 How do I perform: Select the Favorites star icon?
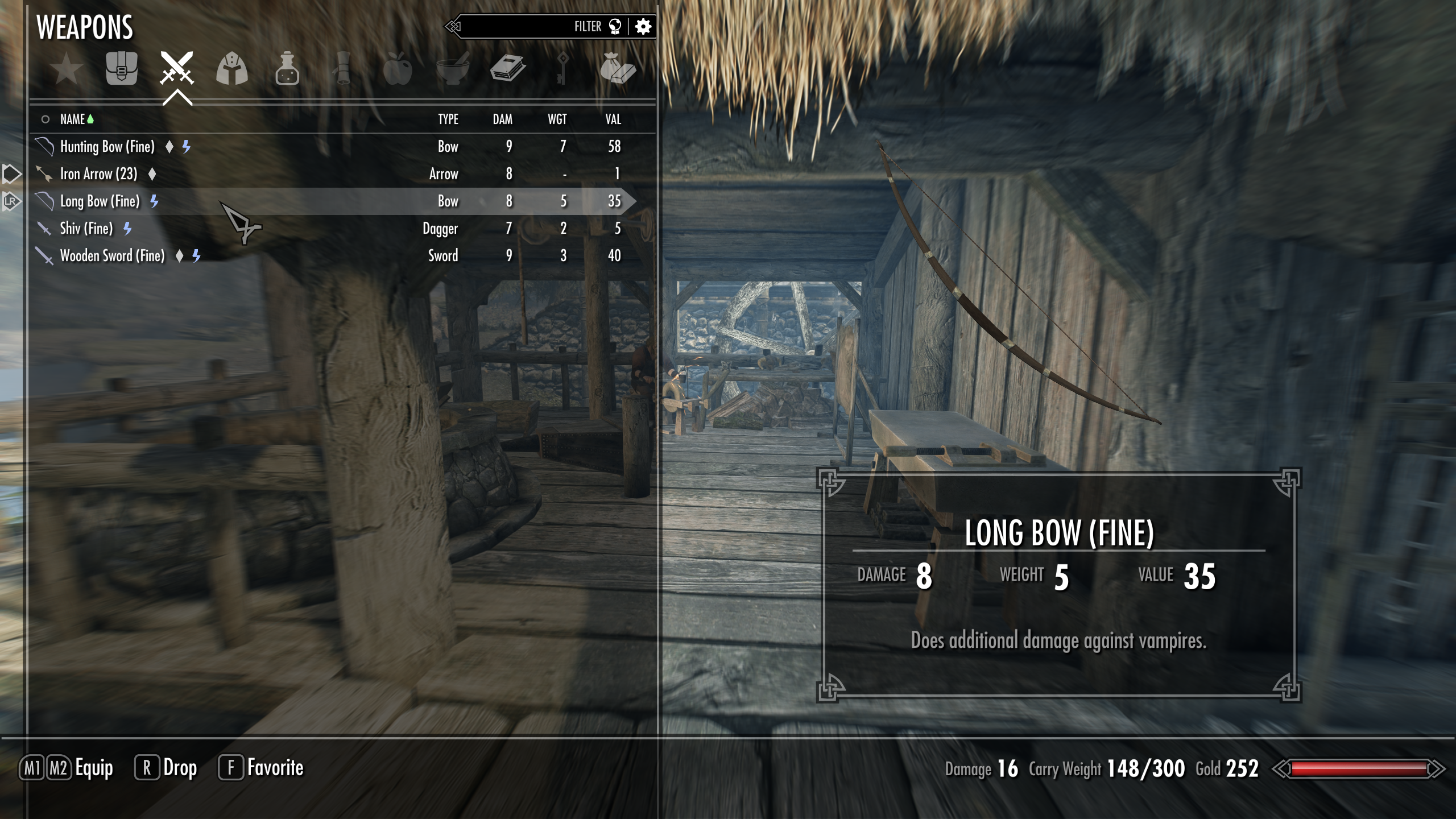pos(67,69)
